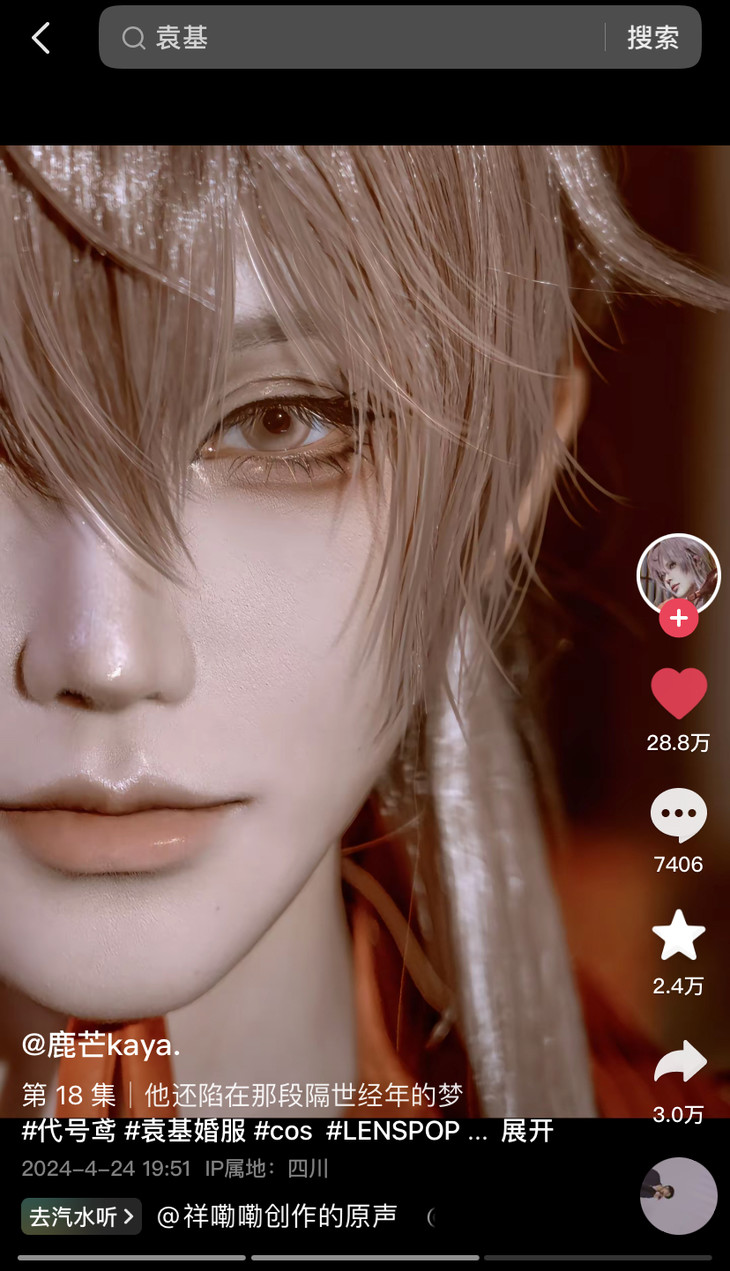Viewport: 730px width, 1271px height.
Task: Tap the back arrow
Action: tap(41, 38)
